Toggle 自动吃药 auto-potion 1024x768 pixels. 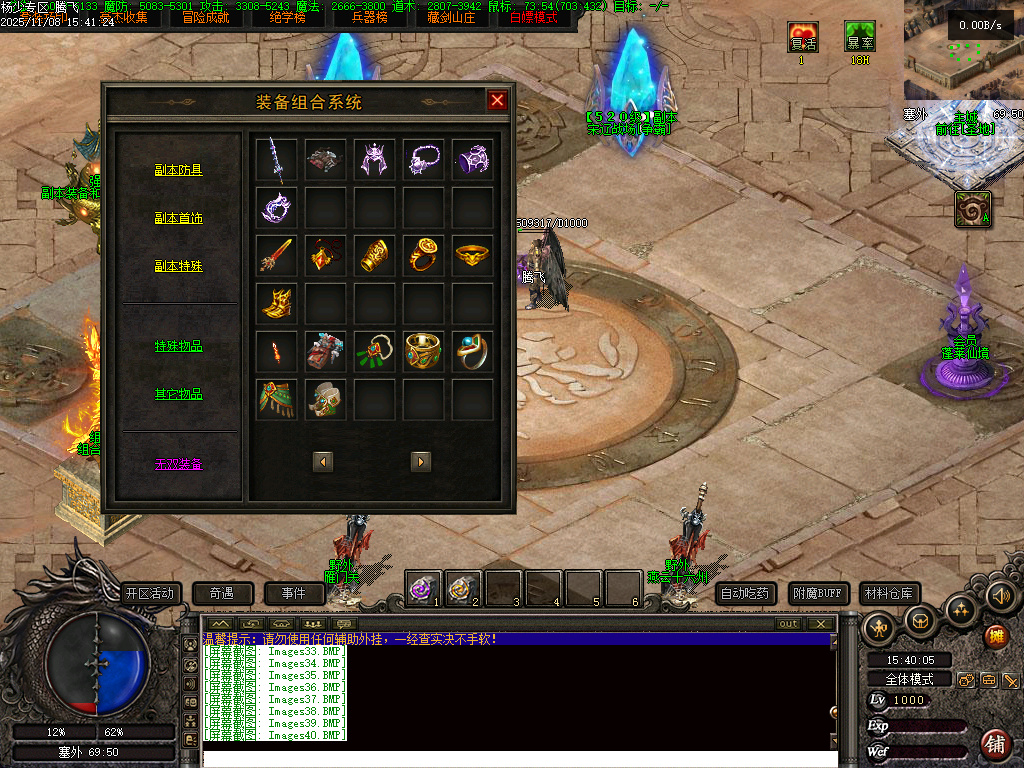click(746, 593)
